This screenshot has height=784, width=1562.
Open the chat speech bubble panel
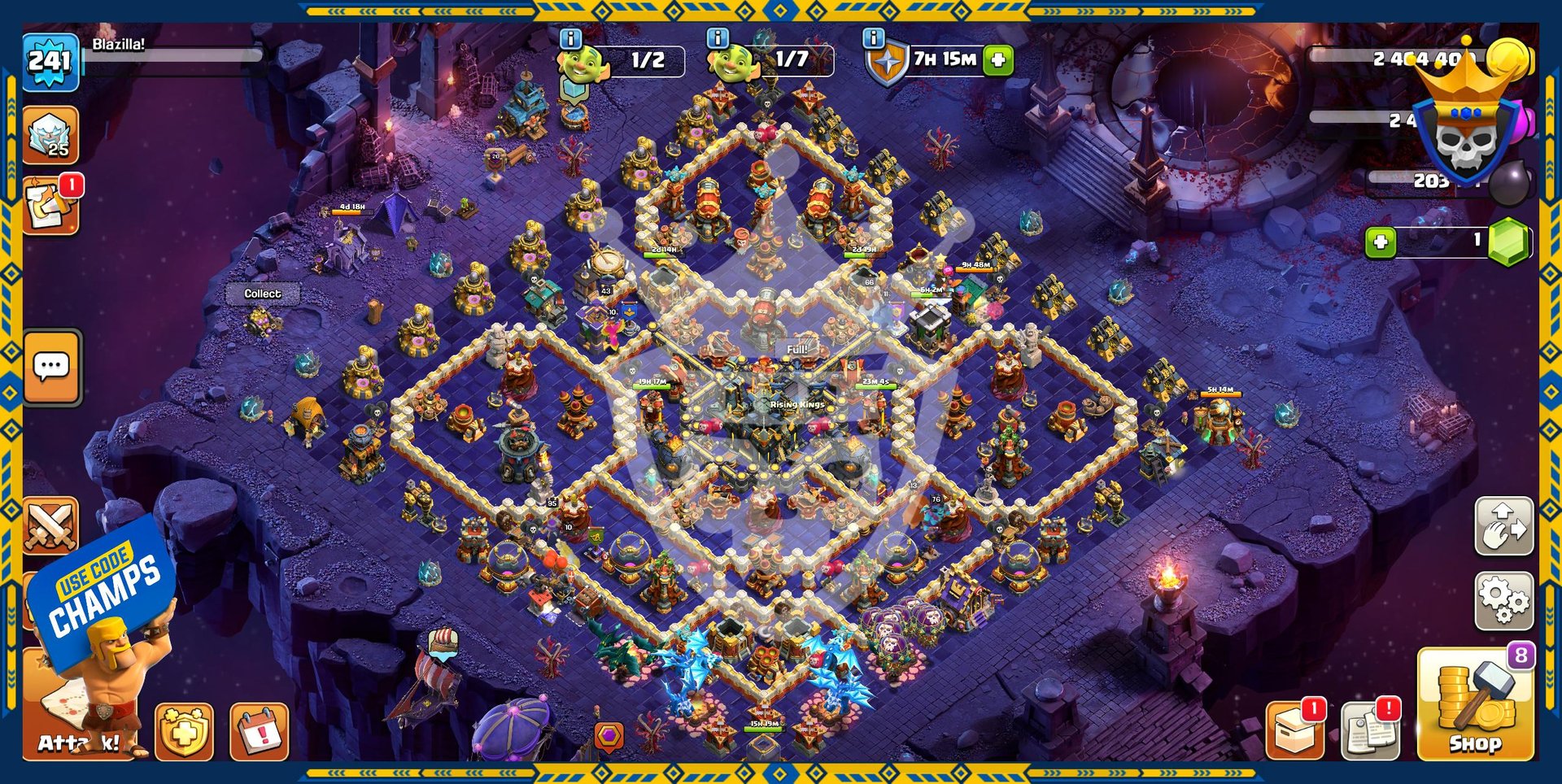(52, 367)
